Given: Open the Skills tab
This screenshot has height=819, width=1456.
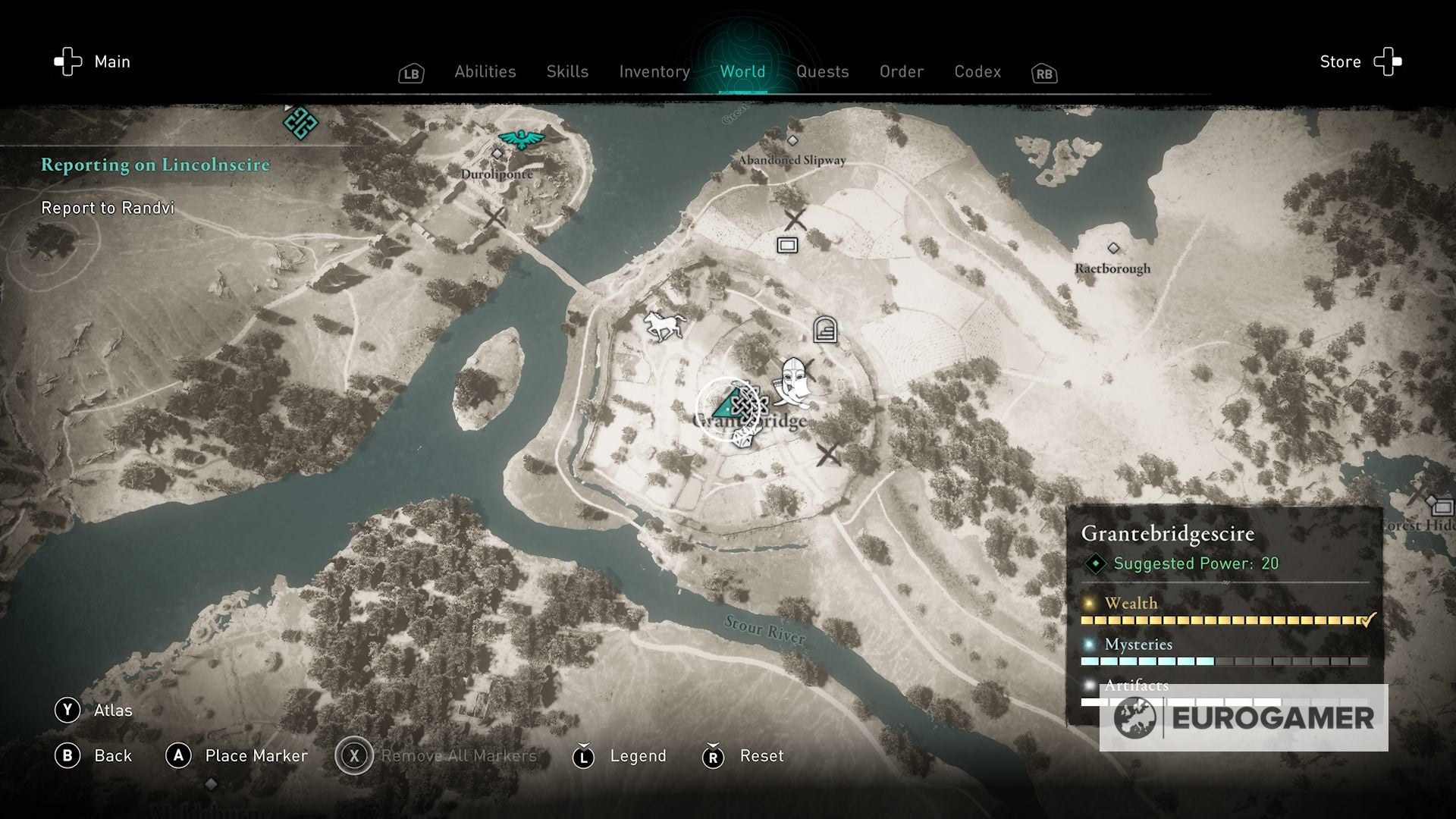Looking at the screenshot, I should pyautogui.click(x=567, y=71).
